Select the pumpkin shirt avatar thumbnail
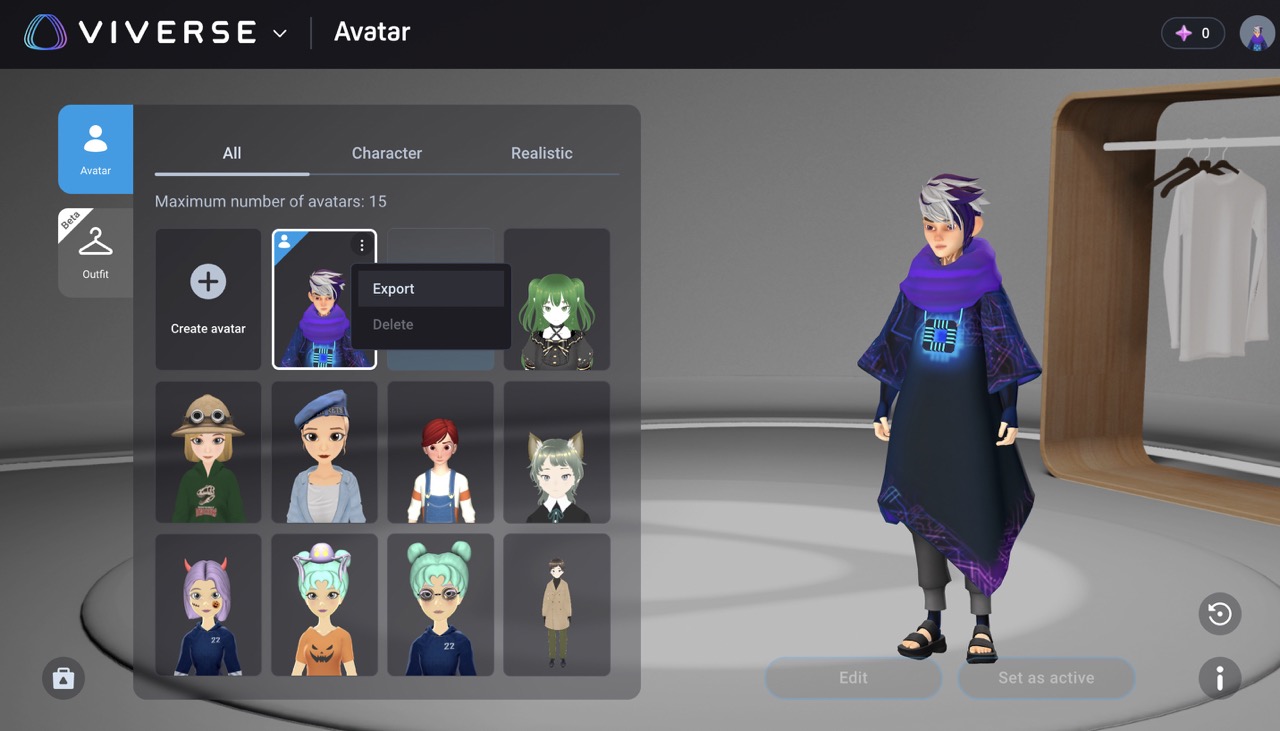1280x731 pixels. pos(324,604)
